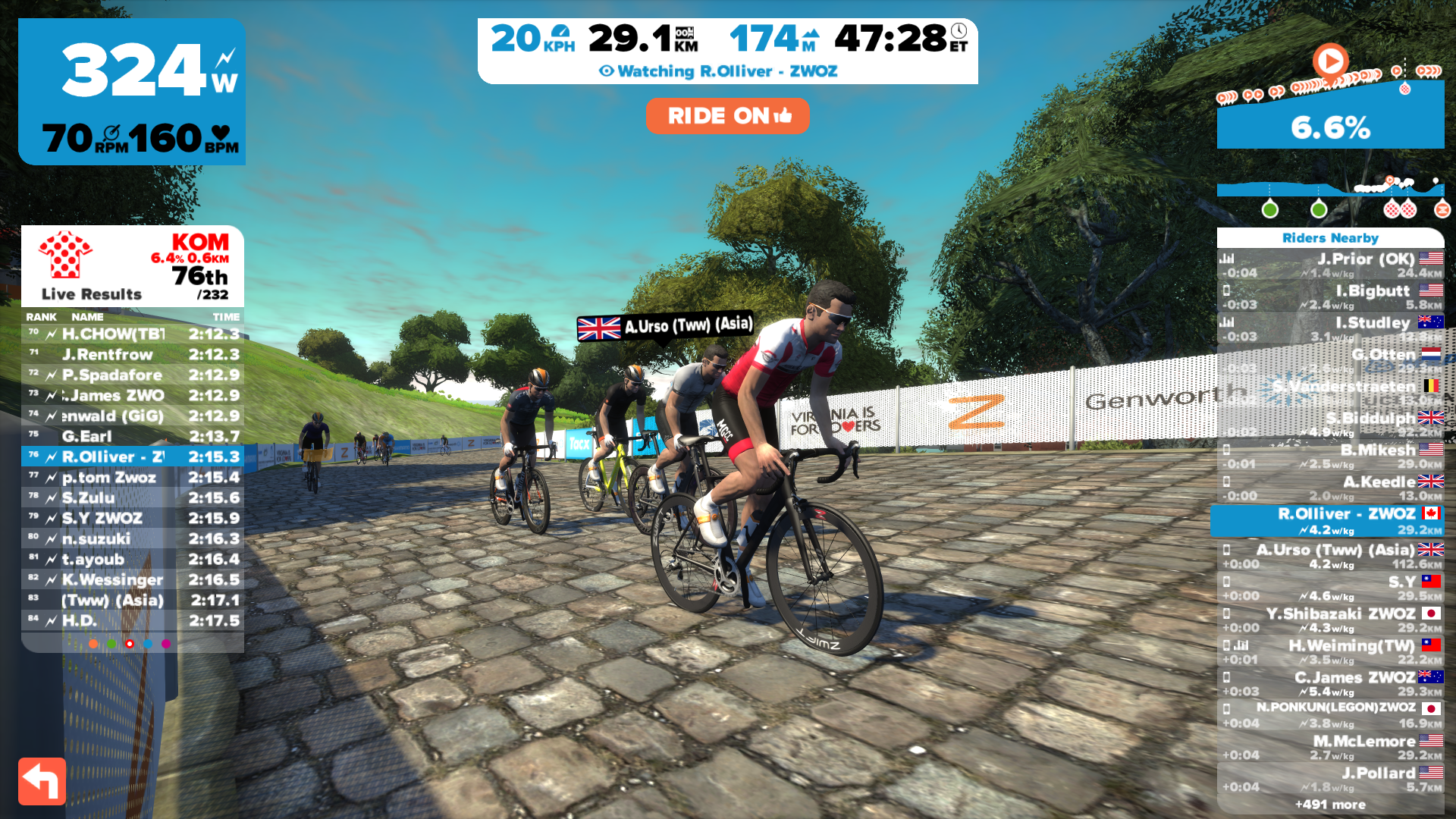Pick M.McLemore from Riders Nearby
This screenshot has width=1456, height=819.
coord(1330,748)
